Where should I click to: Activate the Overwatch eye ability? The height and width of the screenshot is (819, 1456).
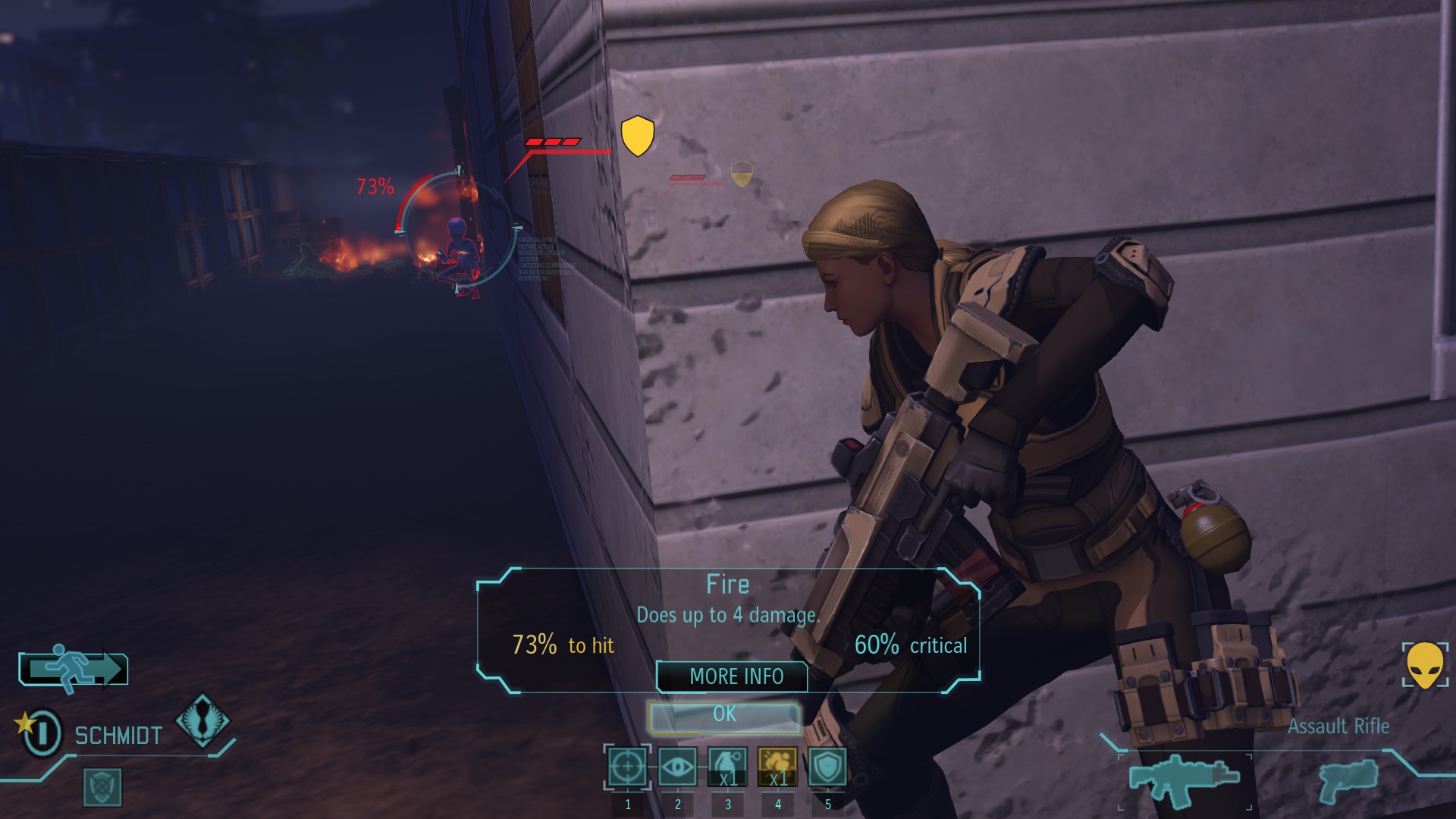[677, 767]
